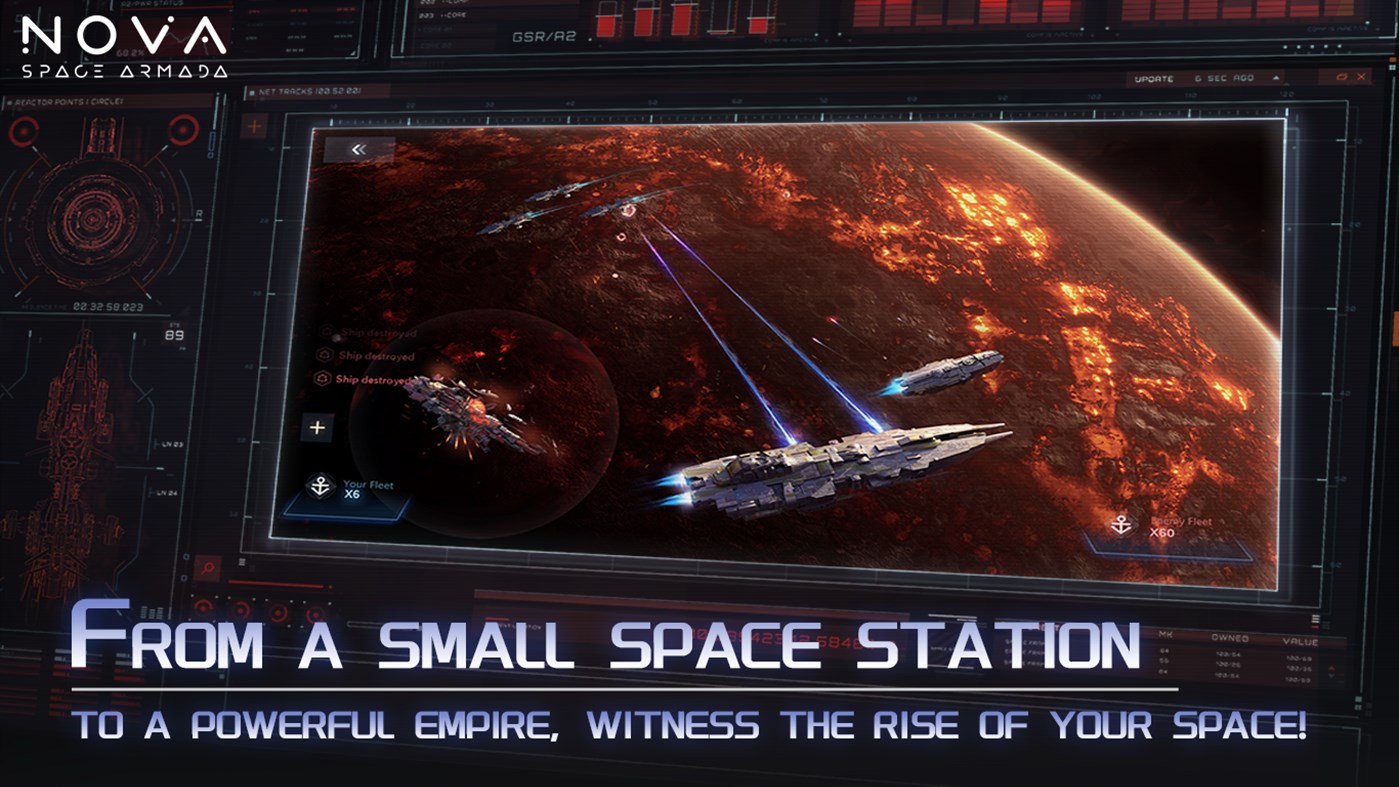Viewport: 1399px width, 787px height.
Task: Click the stacked-lines list icon above the MK table
Action: coord(1316,619)
